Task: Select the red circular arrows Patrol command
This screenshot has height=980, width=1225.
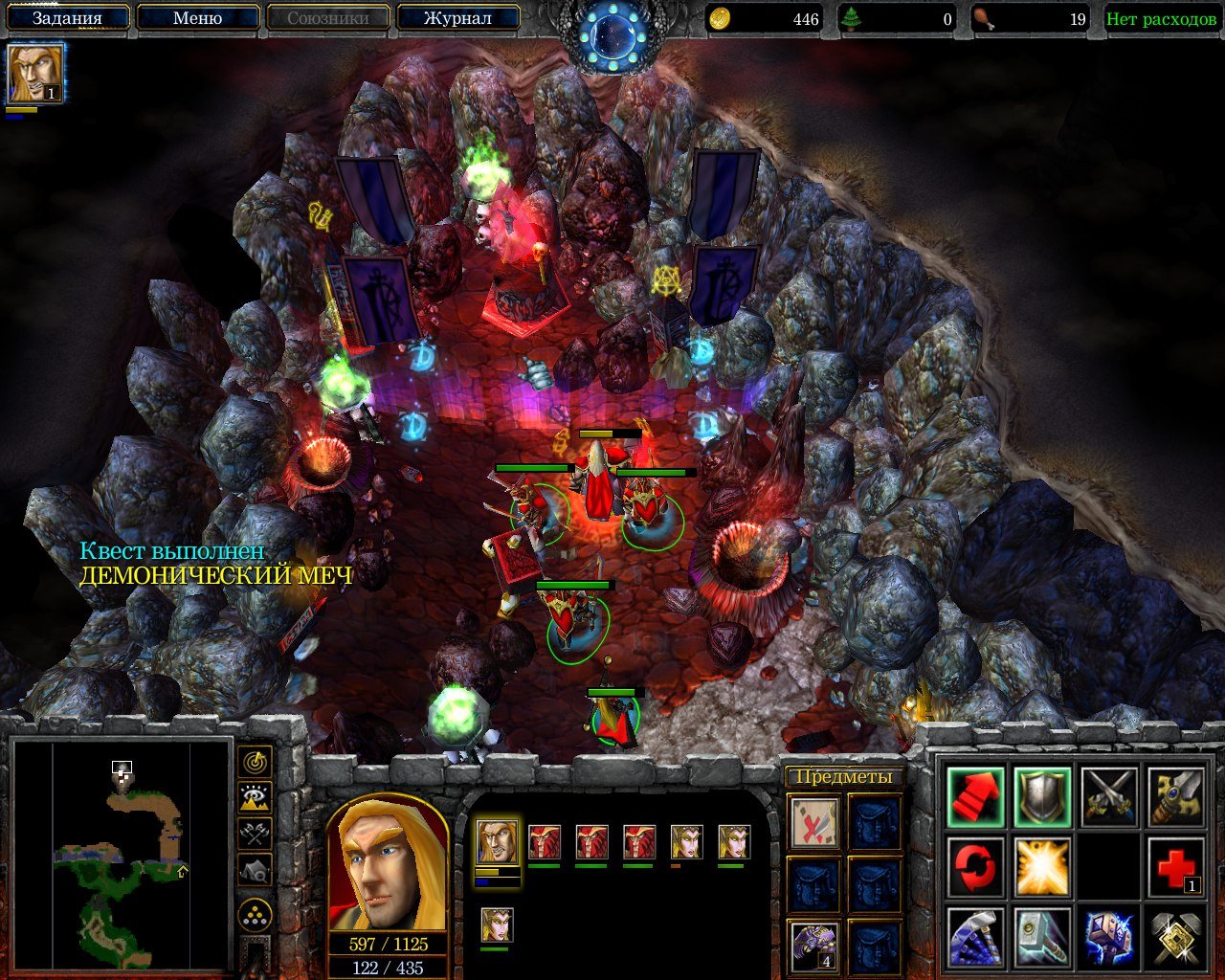Action: click(975, 867)
